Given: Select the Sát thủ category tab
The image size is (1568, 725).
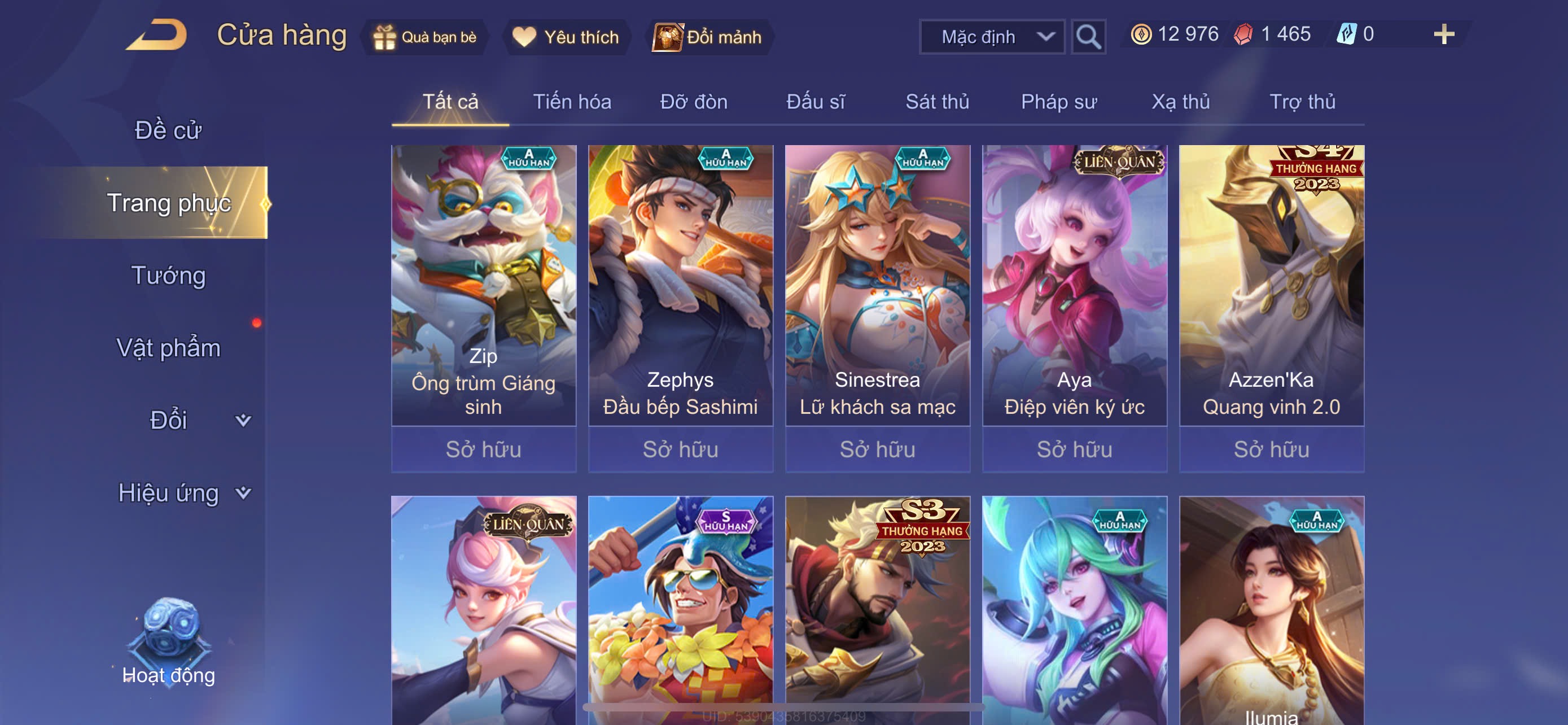Looking at the screenshot, I should (937, 102).
